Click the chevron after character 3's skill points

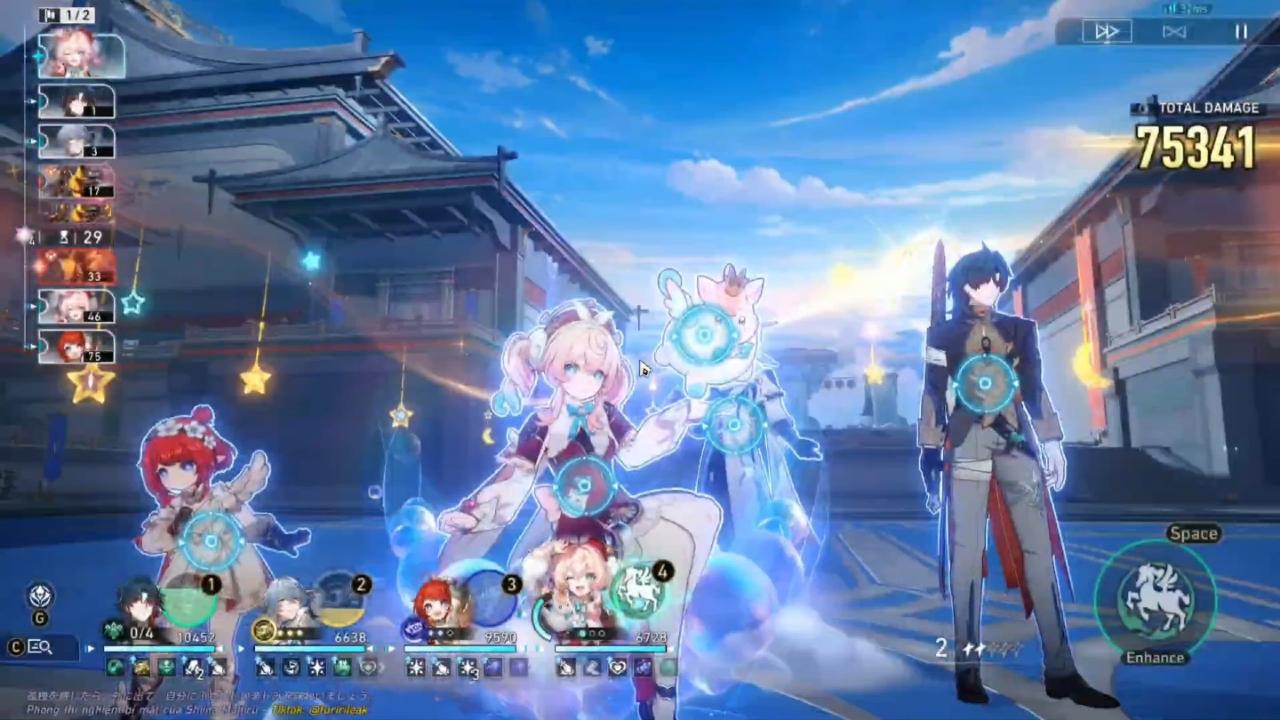(x=543, y=647)
